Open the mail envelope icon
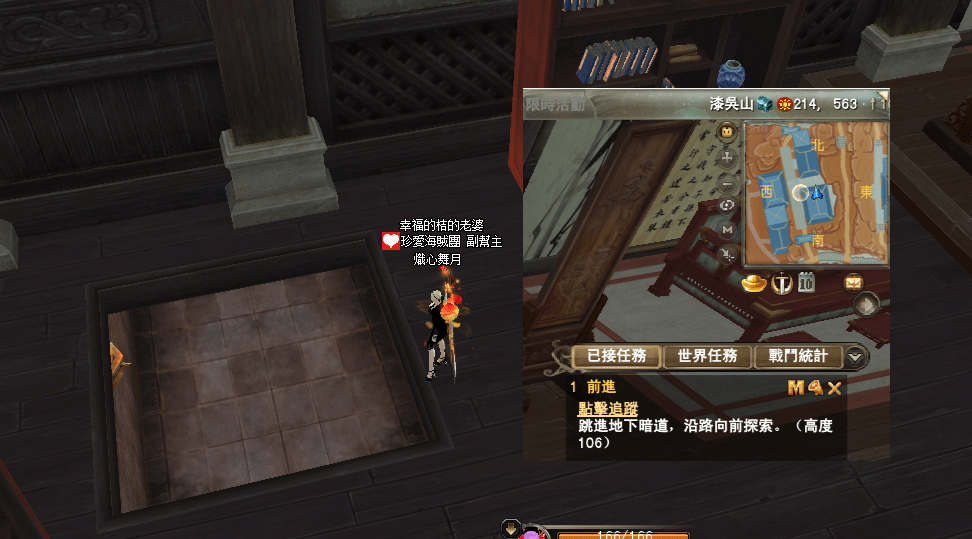The image size is (972, 539). [853, 282]
